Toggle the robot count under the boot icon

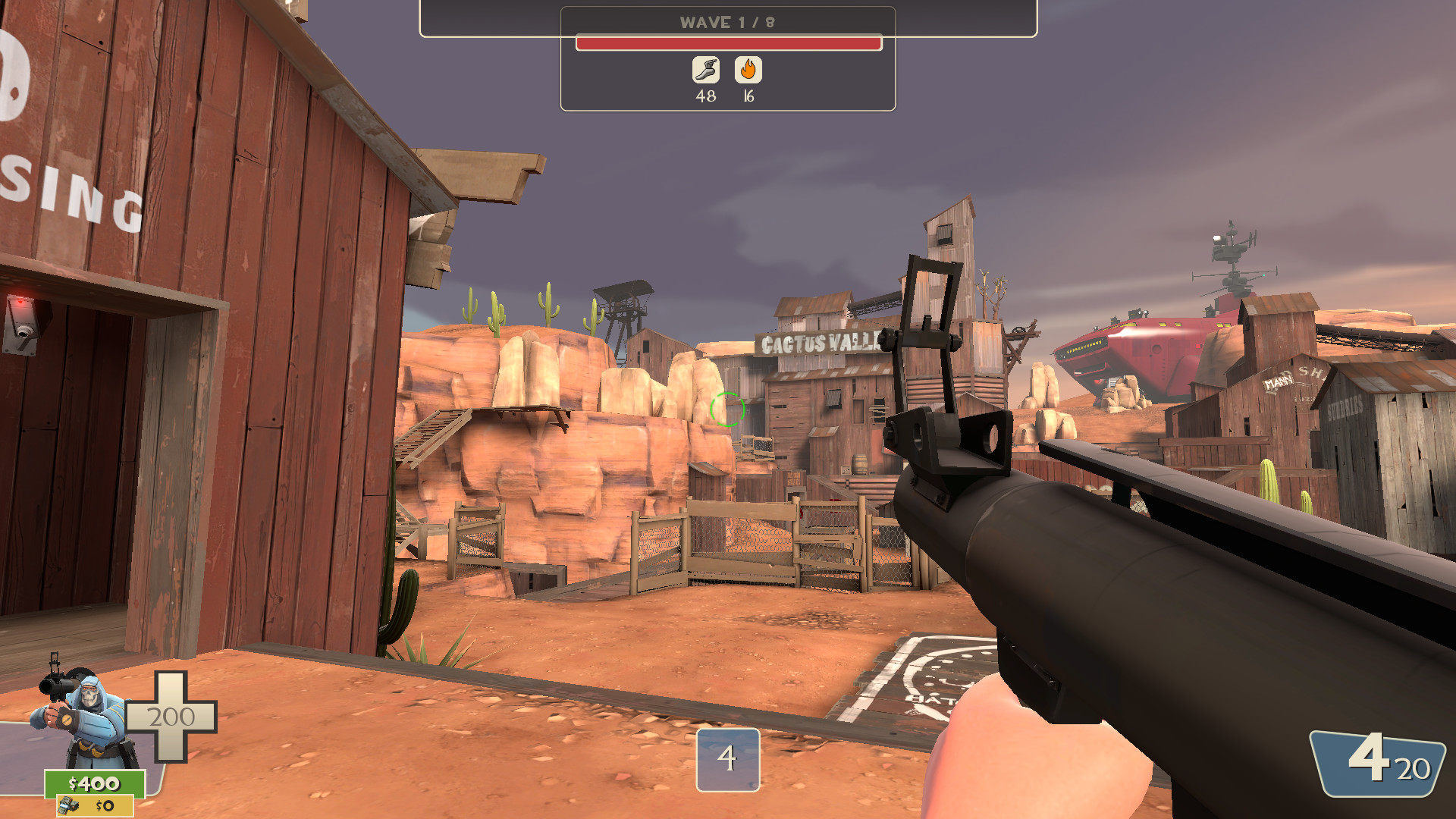[706, 96]
